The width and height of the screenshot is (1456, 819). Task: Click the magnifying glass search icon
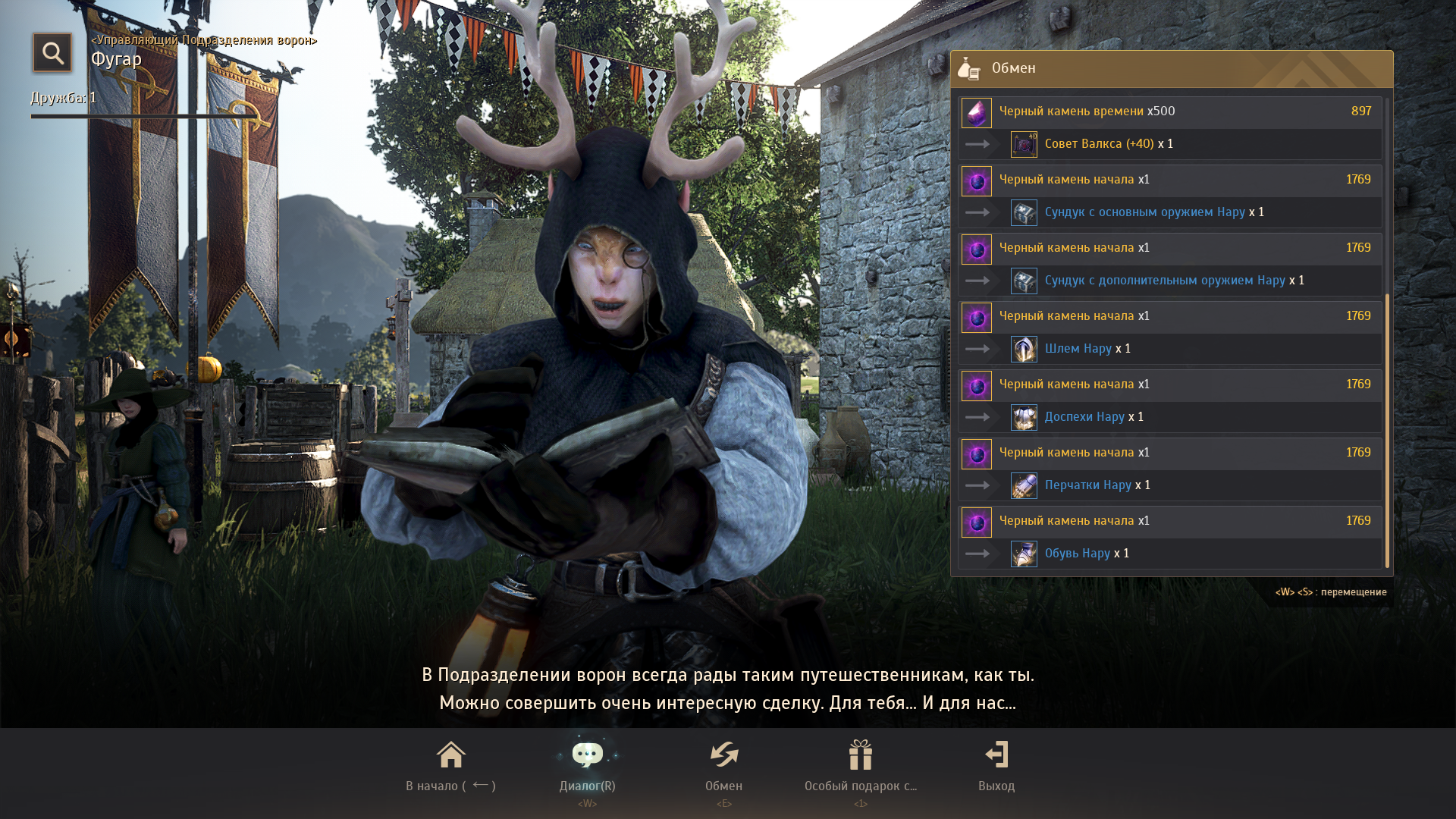pyautogui.click(x=52, y=53)
